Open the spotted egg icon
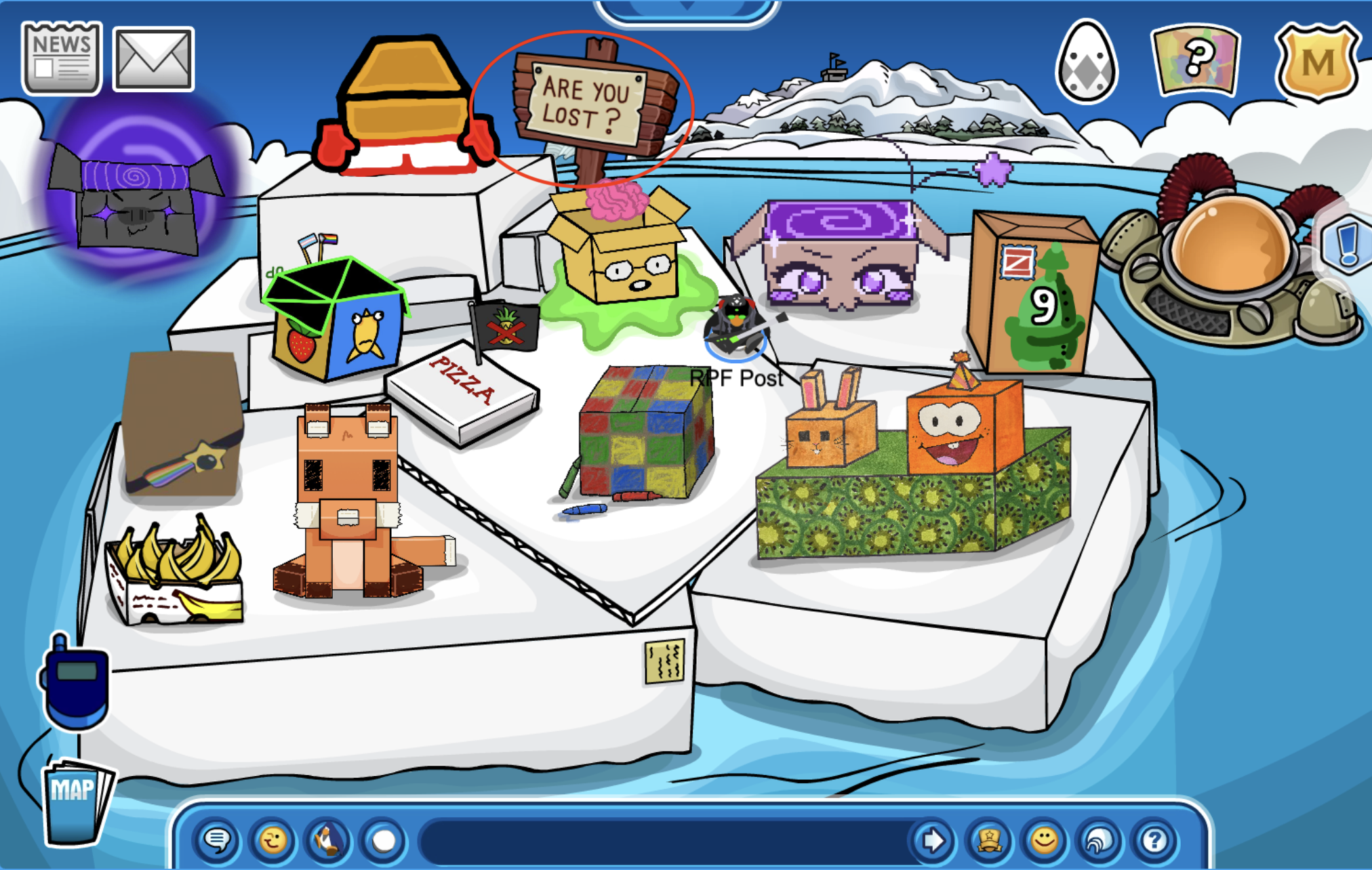 (x=1086, y=62)
